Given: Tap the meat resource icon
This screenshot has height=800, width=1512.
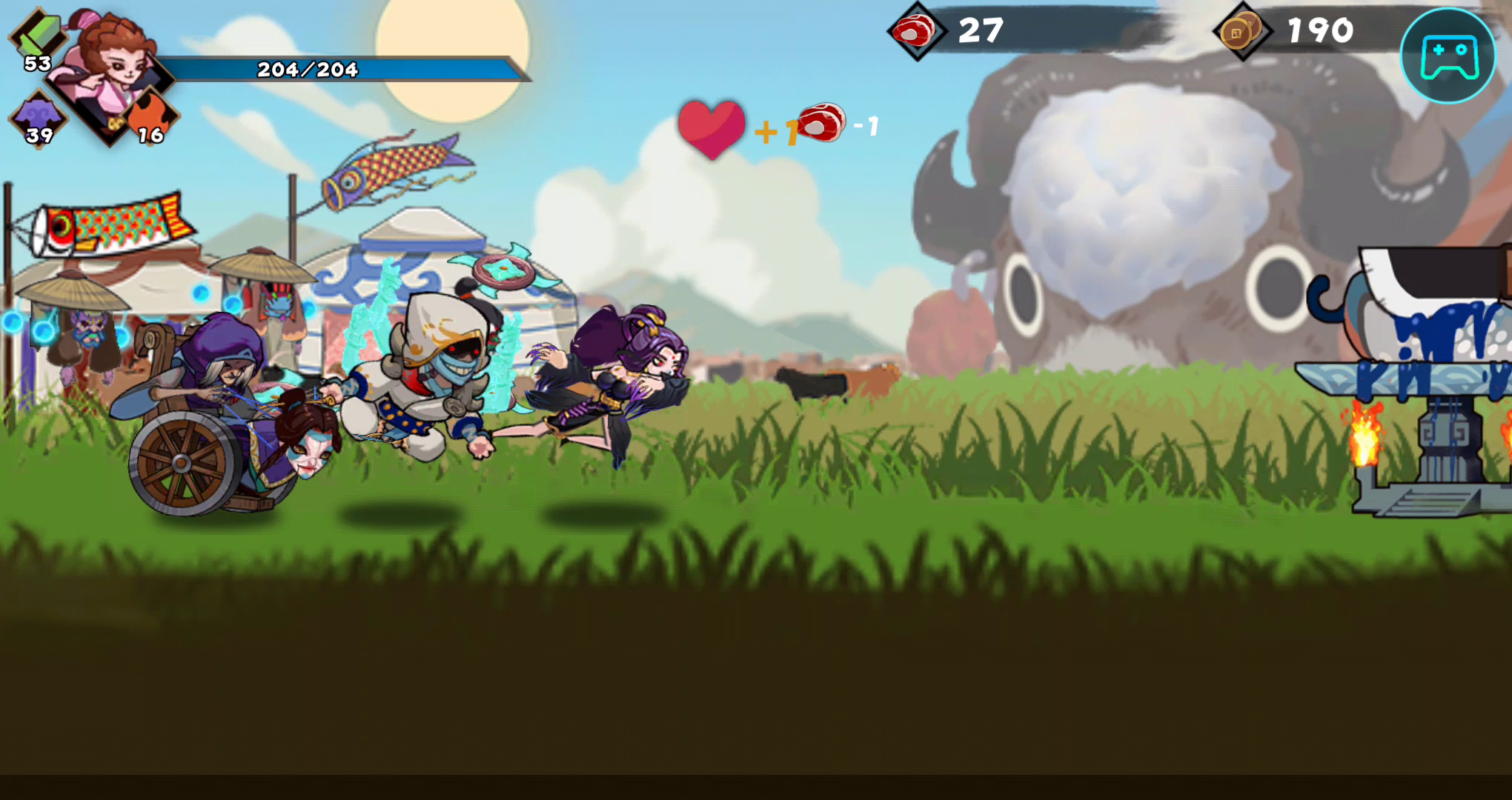Looking at the screenshot, I should pos(916,31).
